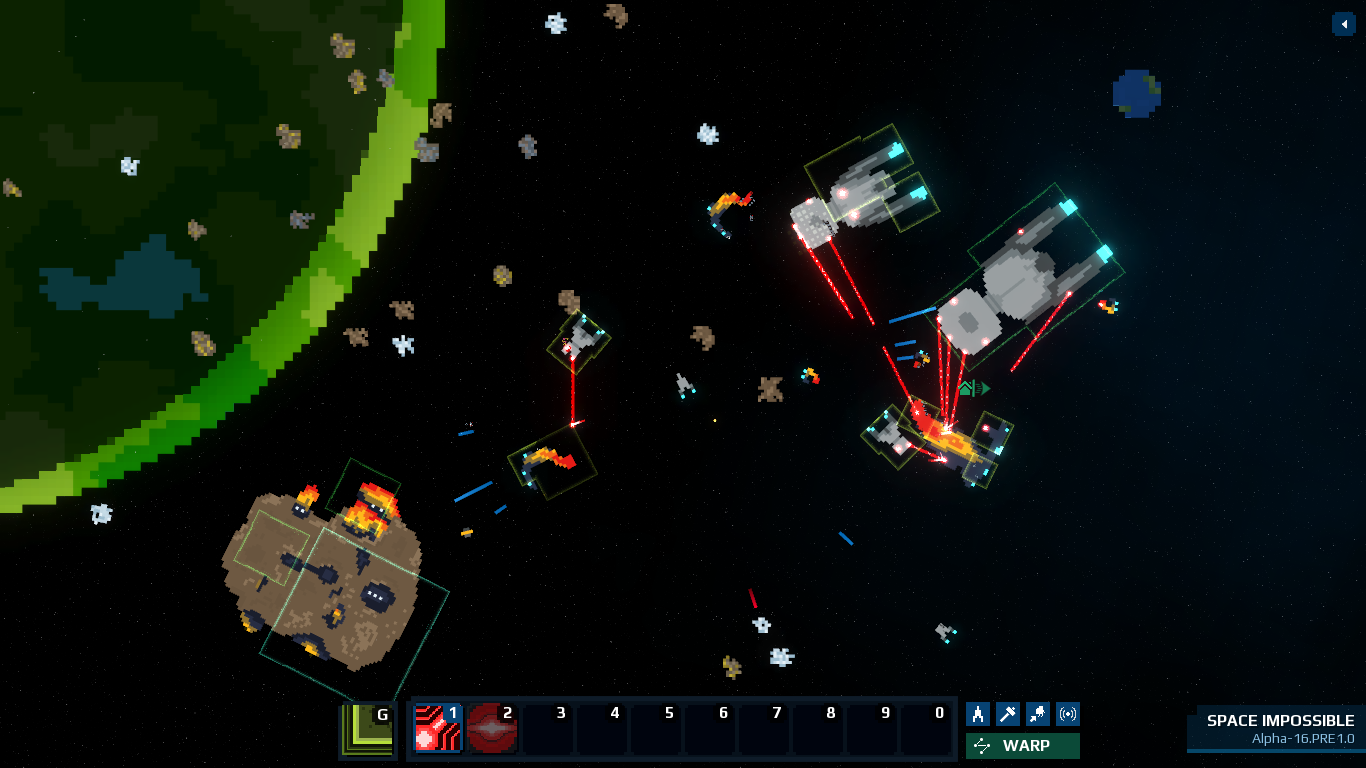
Task: Open the hammer build tool
Action: (1008, 714)
